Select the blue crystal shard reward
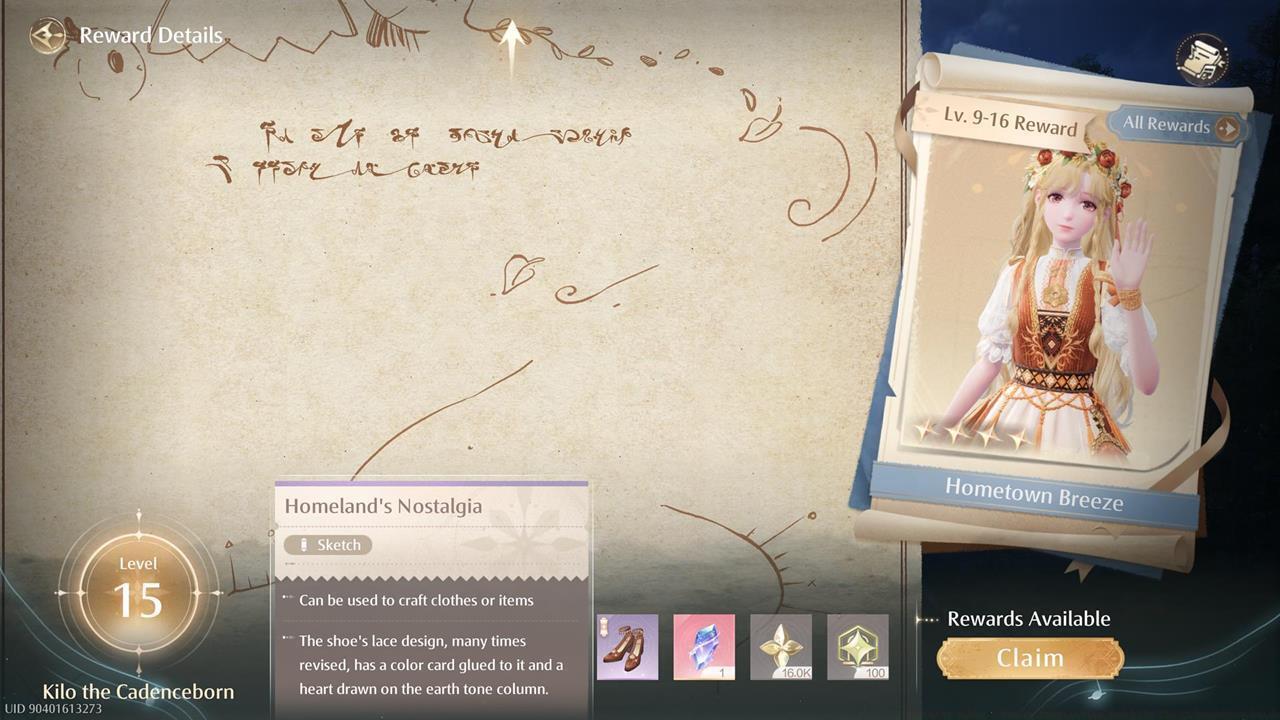Screen dimensions: 1280x720 click(x=704, y=646)
